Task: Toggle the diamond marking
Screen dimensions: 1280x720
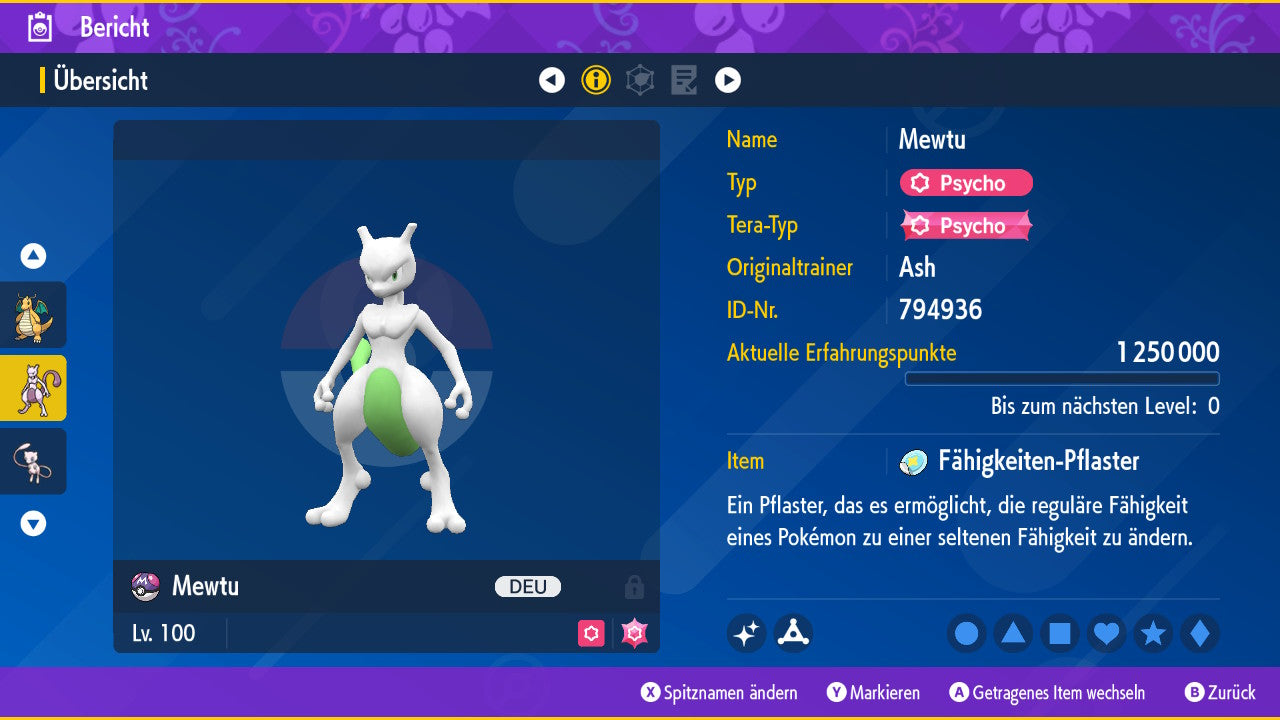Action: [x=1199, y=633]
